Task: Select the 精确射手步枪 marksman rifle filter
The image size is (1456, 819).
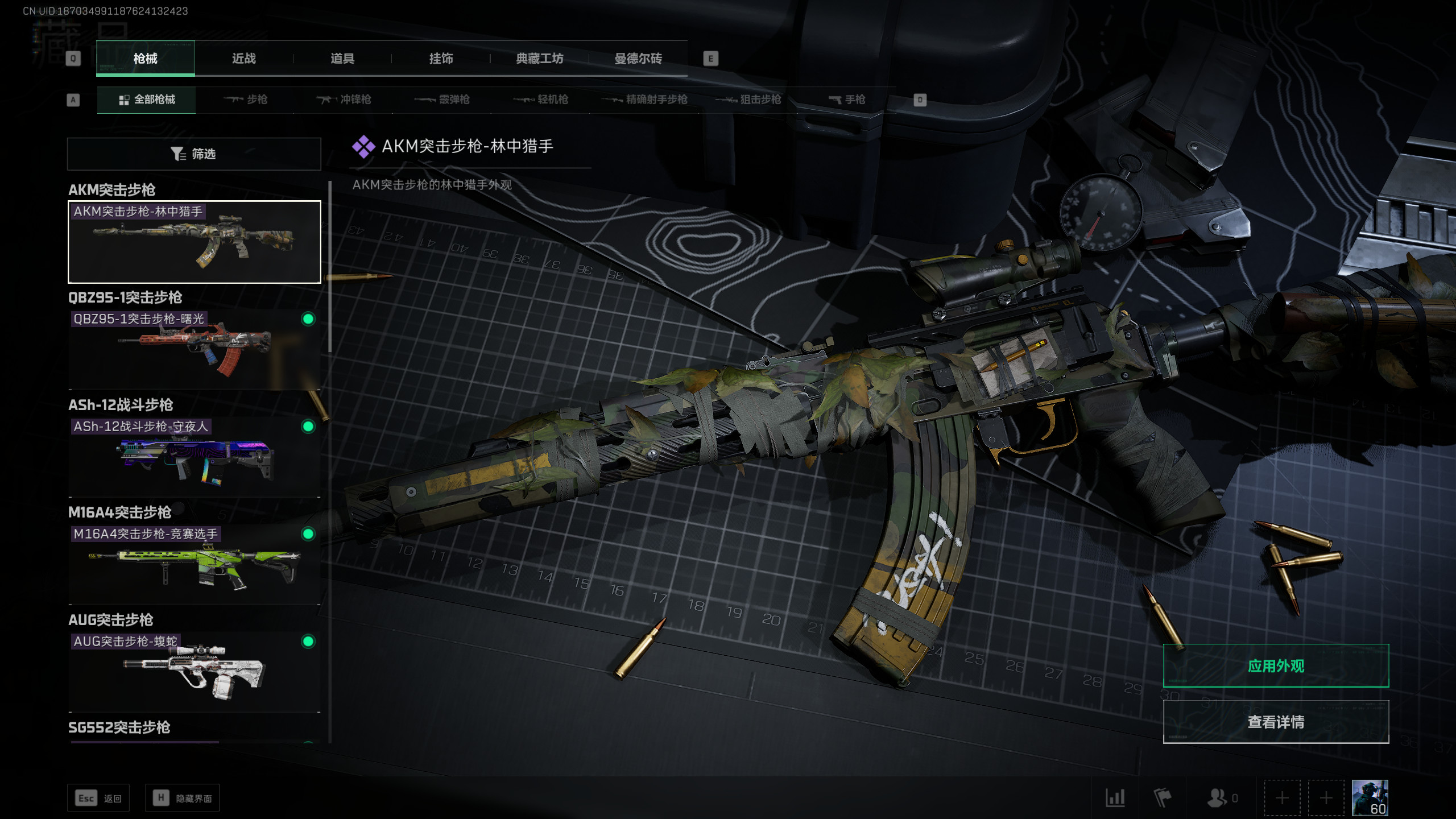Action: point(645,100)
